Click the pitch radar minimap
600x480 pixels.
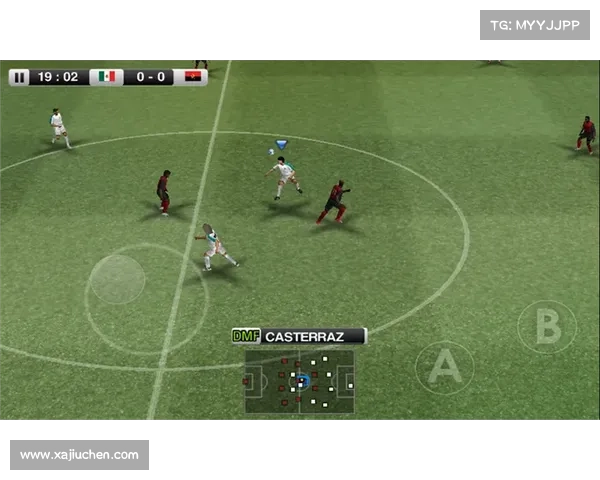pyautogui.click(x=299, y=381)
